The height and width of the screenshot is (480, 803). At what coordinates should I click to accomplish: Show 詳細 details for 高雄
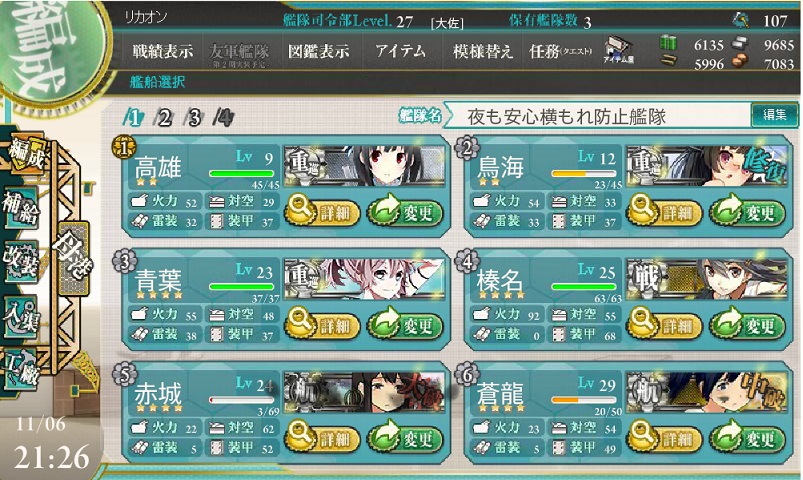click(x=322, y=212)
